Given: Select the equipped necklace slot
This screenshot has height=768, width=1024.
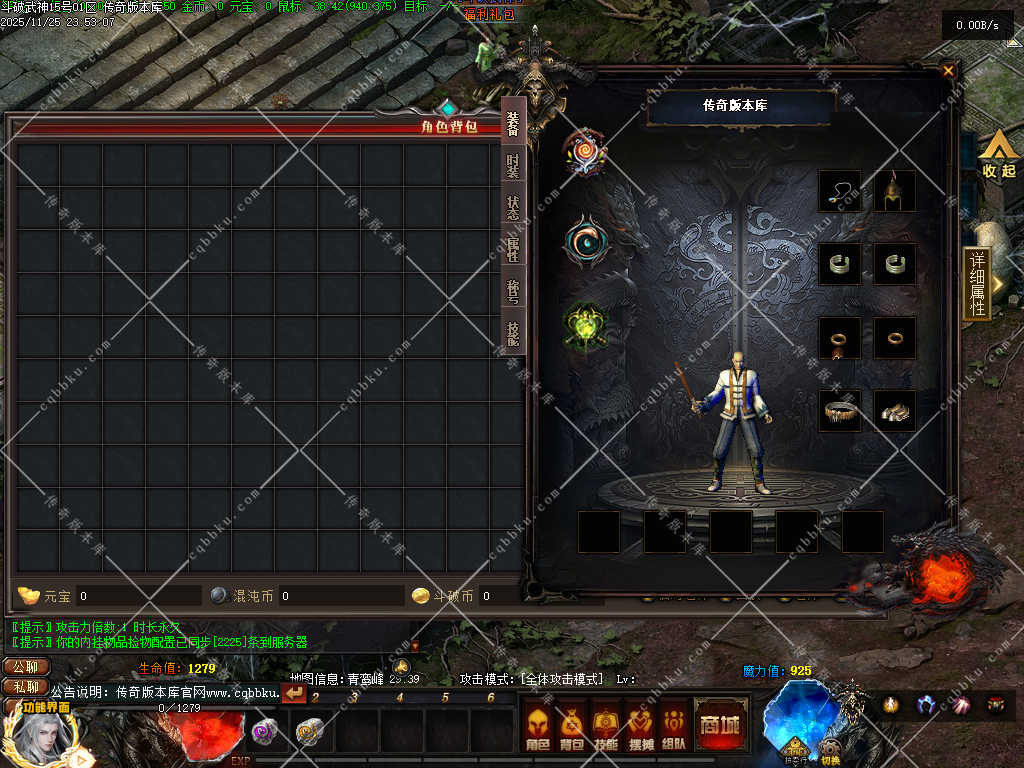Looking at the screenshot, I should click(840, 191).
